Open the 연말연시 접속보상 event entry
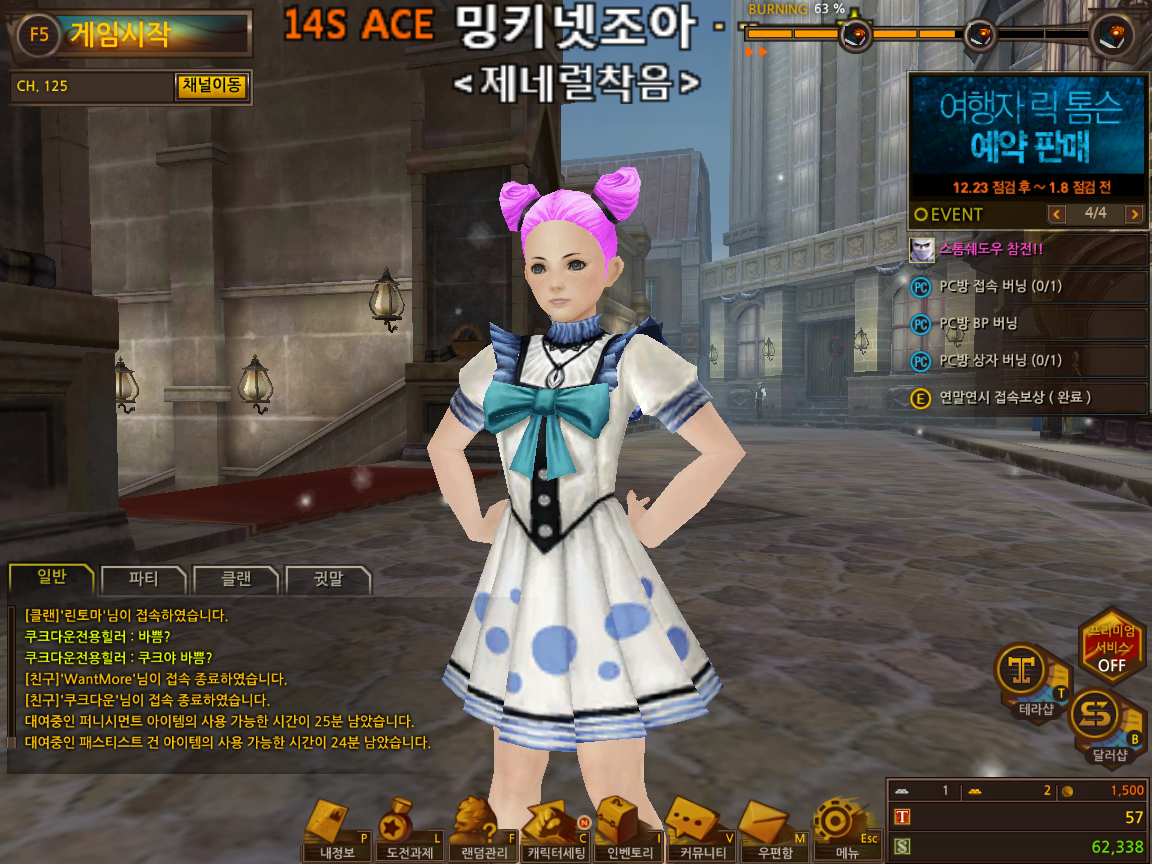The width and height of the screenshot is (1152, 864). [1028, 397]
